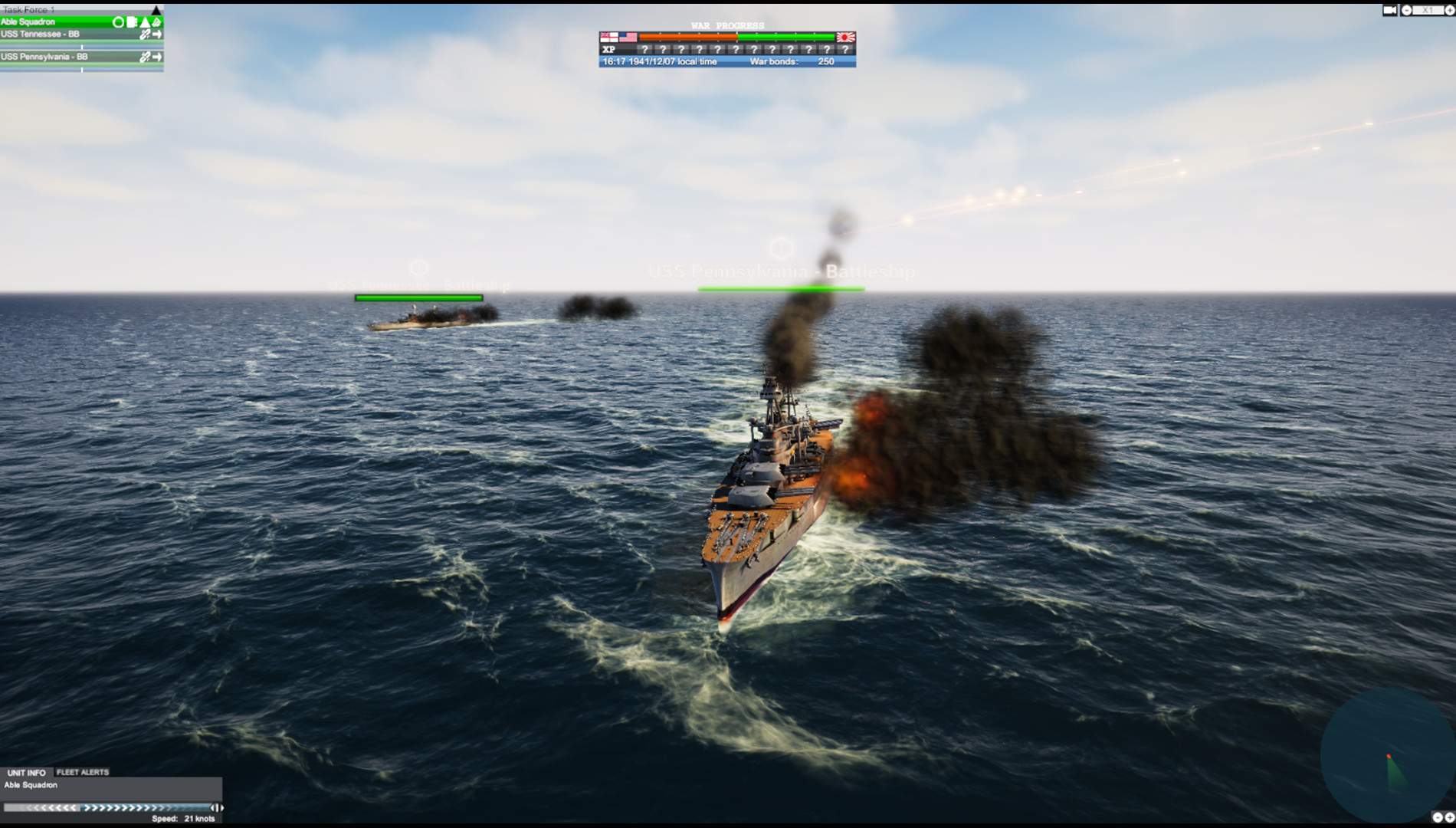Open the camera view icon in top-right corner

[1390, 10]
